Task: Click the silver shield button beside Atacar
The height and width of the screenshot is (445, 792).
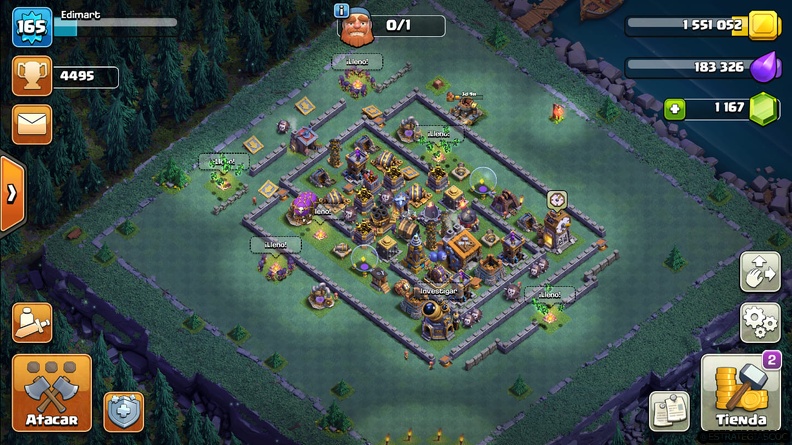Action: 123,410
